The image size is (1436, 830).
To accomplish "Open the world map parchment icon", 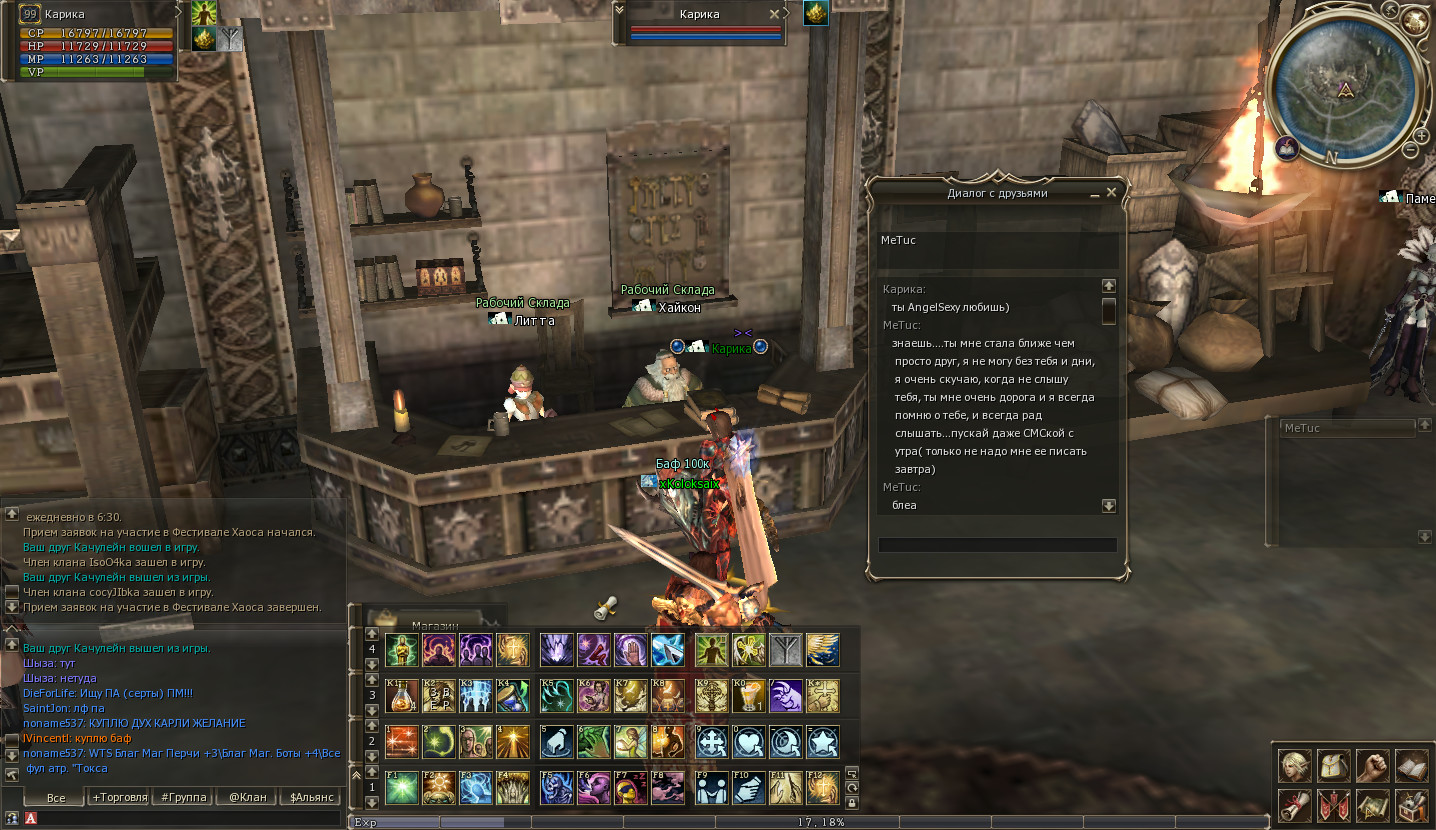I will [x=1372, y=804].
